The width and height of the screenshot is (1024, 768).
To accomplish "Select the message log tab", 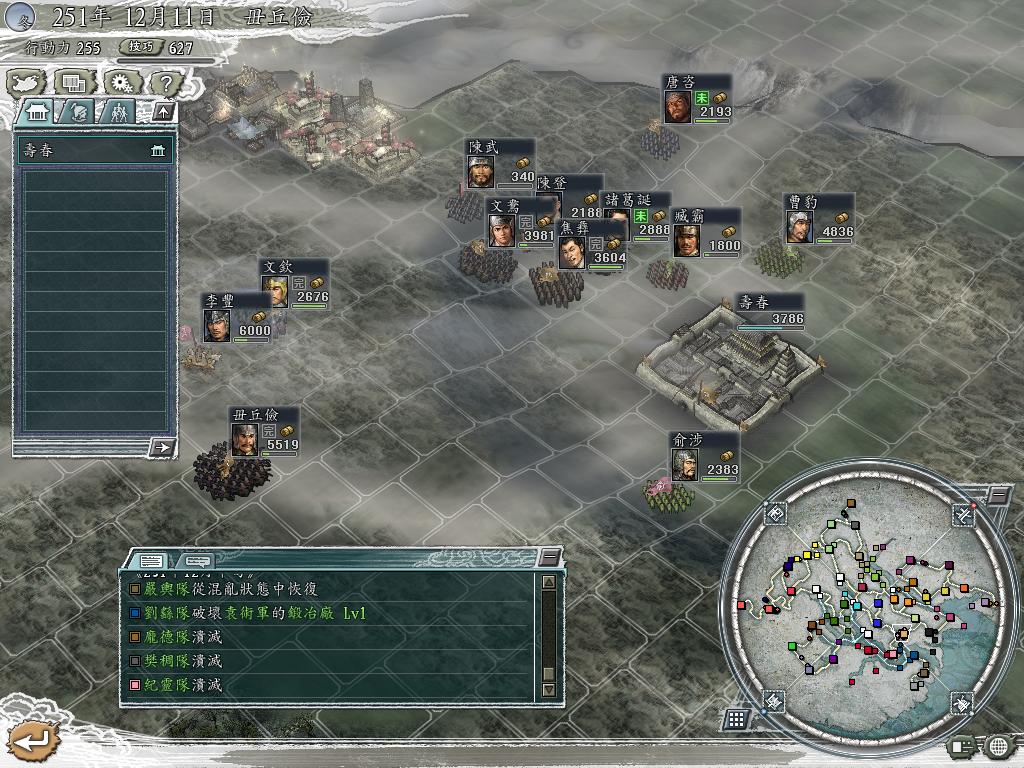I will coord(151,561).
